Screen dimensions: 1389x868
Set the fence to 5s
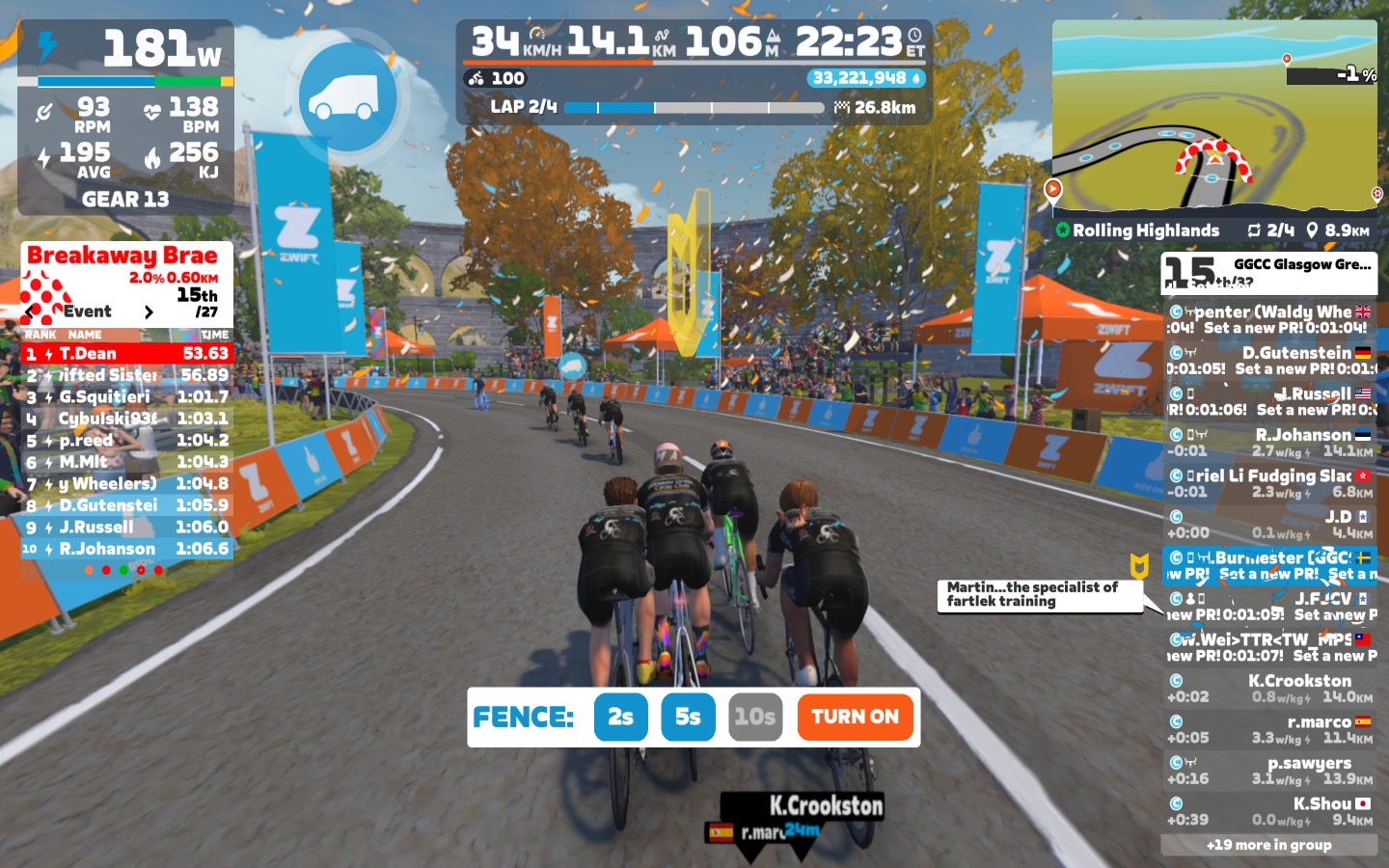(x=688, y=717)
